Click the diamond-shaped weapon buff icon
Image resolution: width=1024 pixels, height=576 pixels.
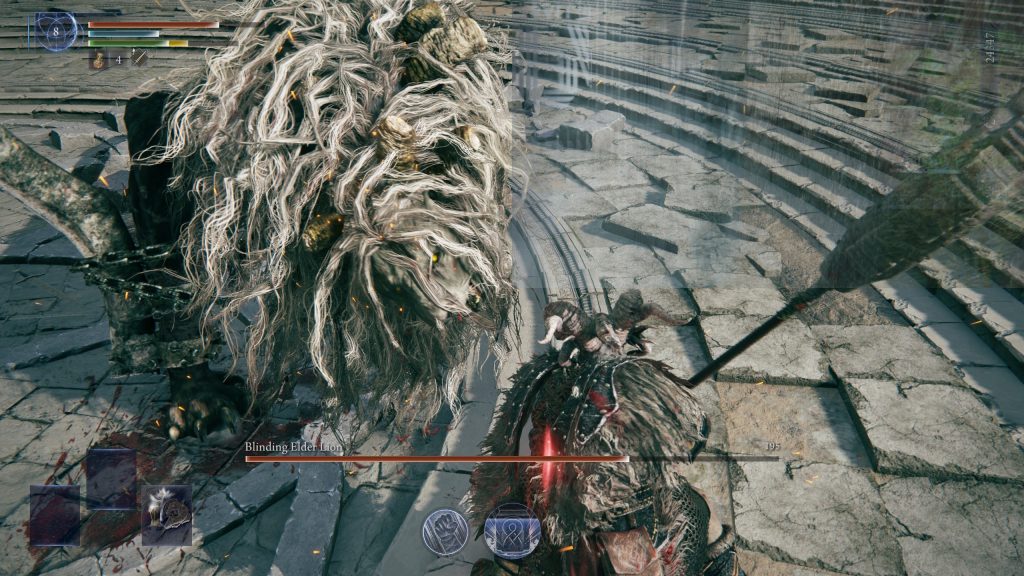point(139,59)
